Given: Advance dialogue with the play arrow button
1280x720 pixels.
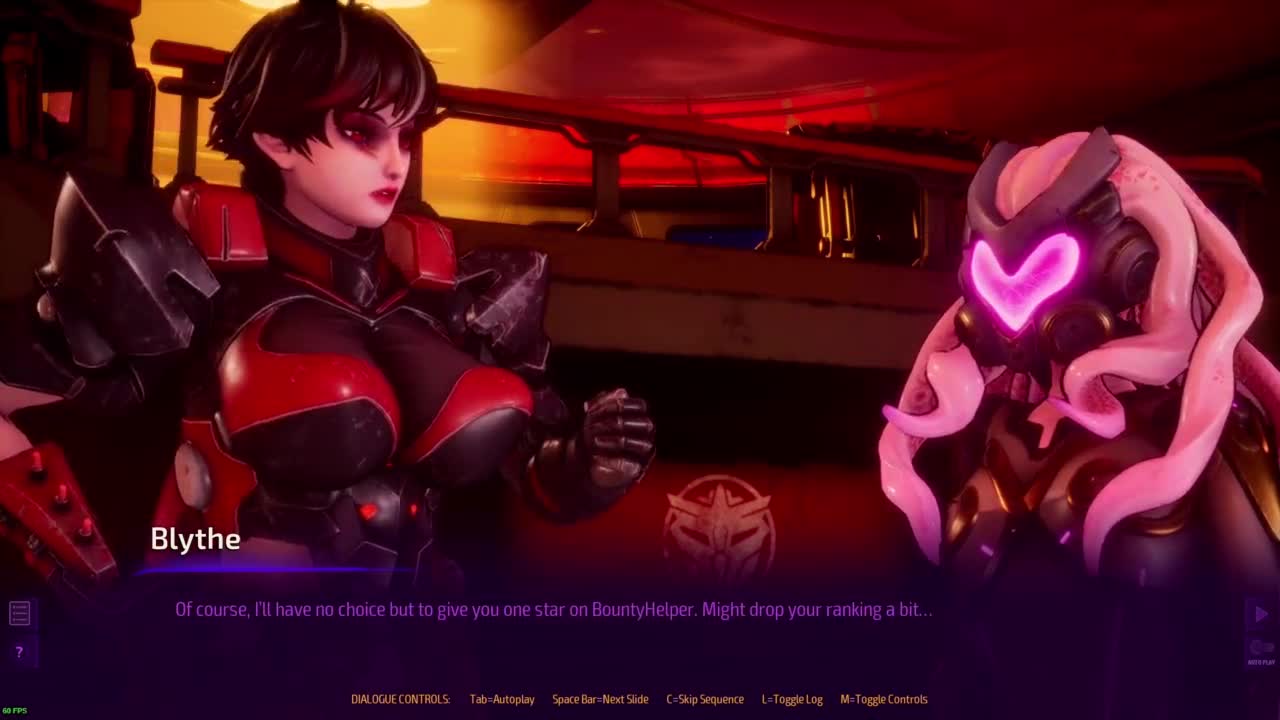Looking at the screenshot, I should [x=1260, y=613].
